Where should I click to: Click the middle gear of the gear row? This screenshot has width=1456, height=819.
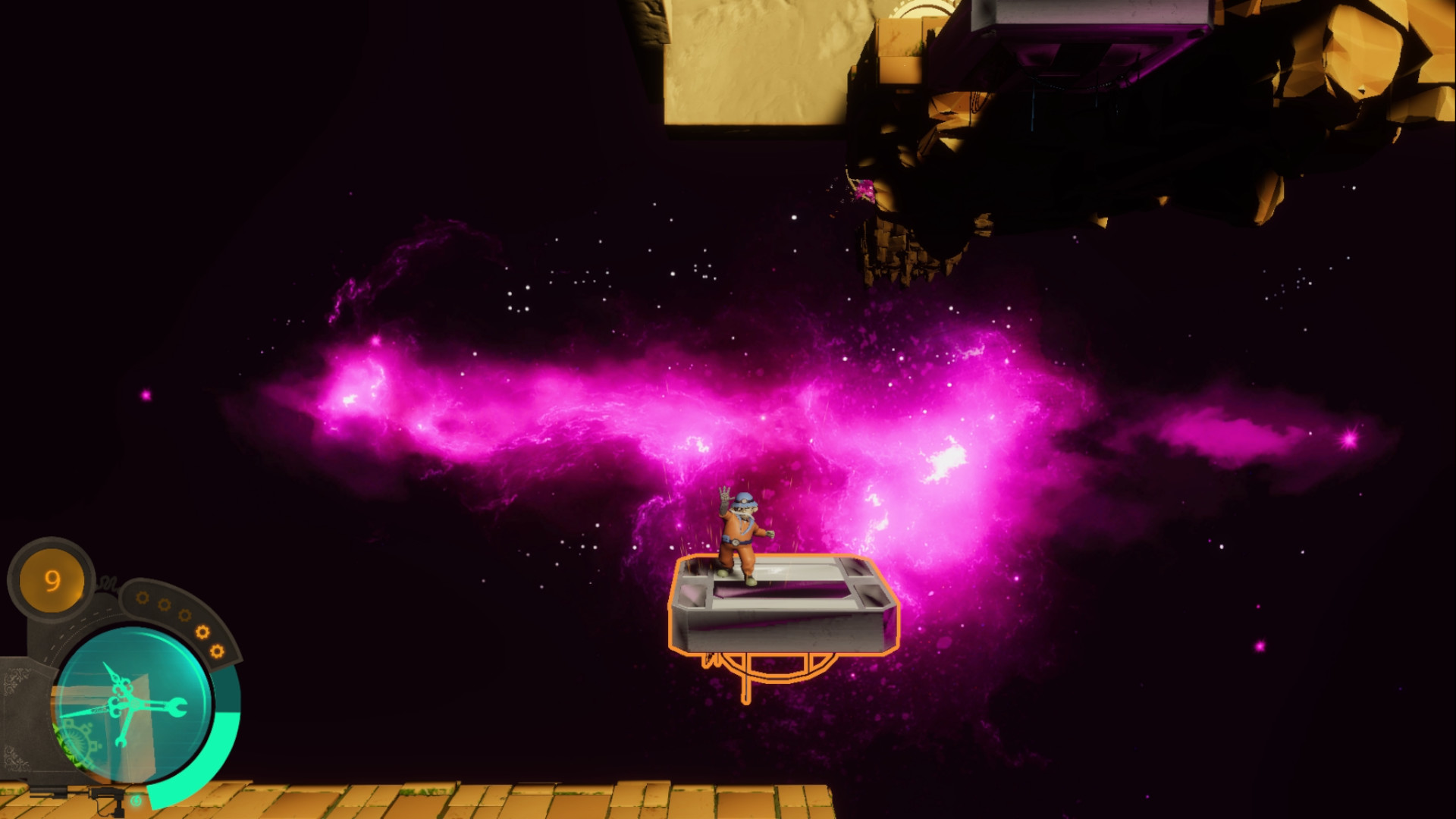[184, 616]
